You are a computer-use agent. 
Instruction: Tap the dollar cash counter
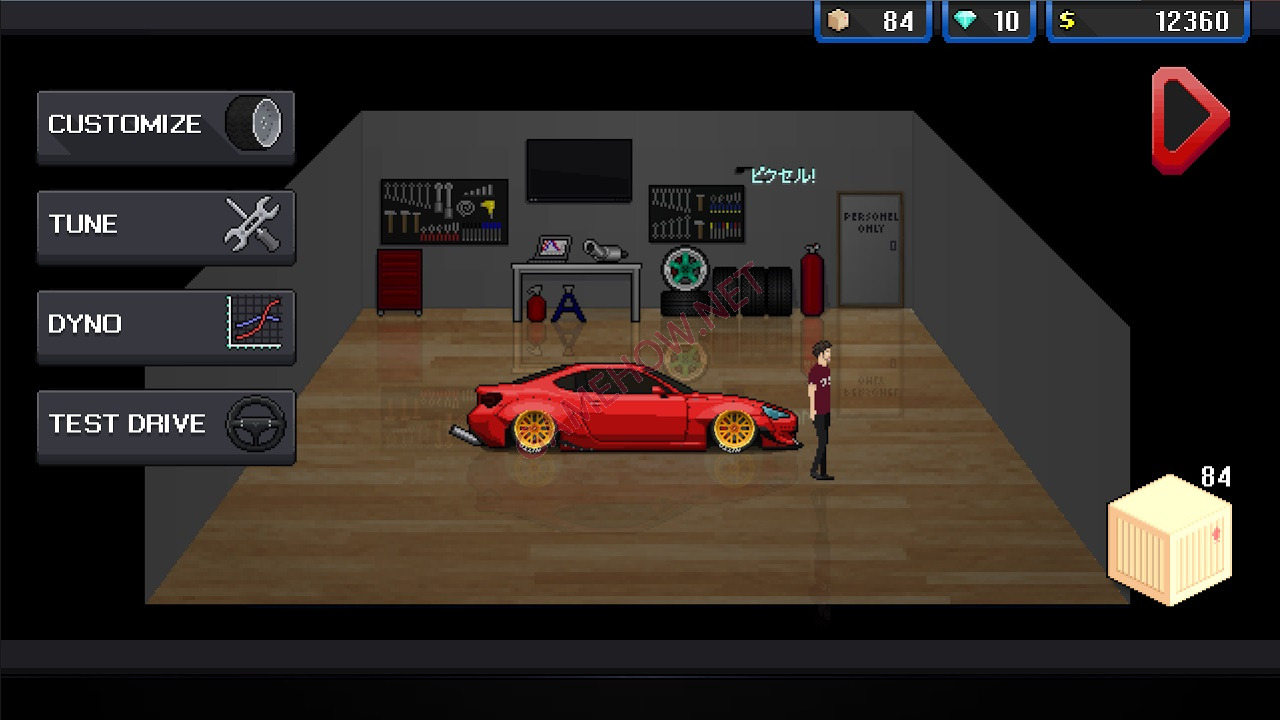coord(1147,21)
